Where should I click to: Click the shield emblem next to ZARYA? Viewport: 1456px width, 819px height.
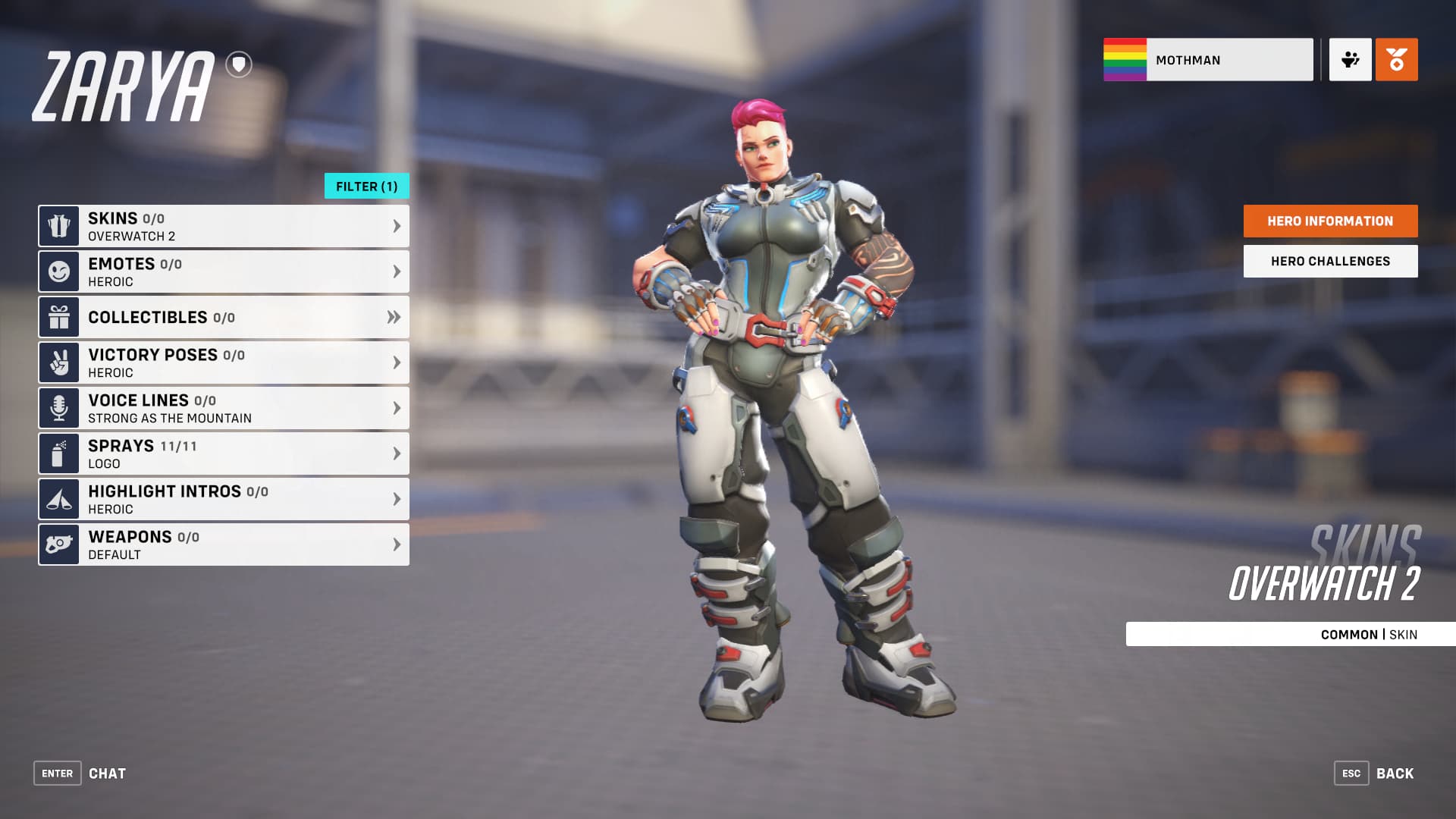tap(239, 64)
